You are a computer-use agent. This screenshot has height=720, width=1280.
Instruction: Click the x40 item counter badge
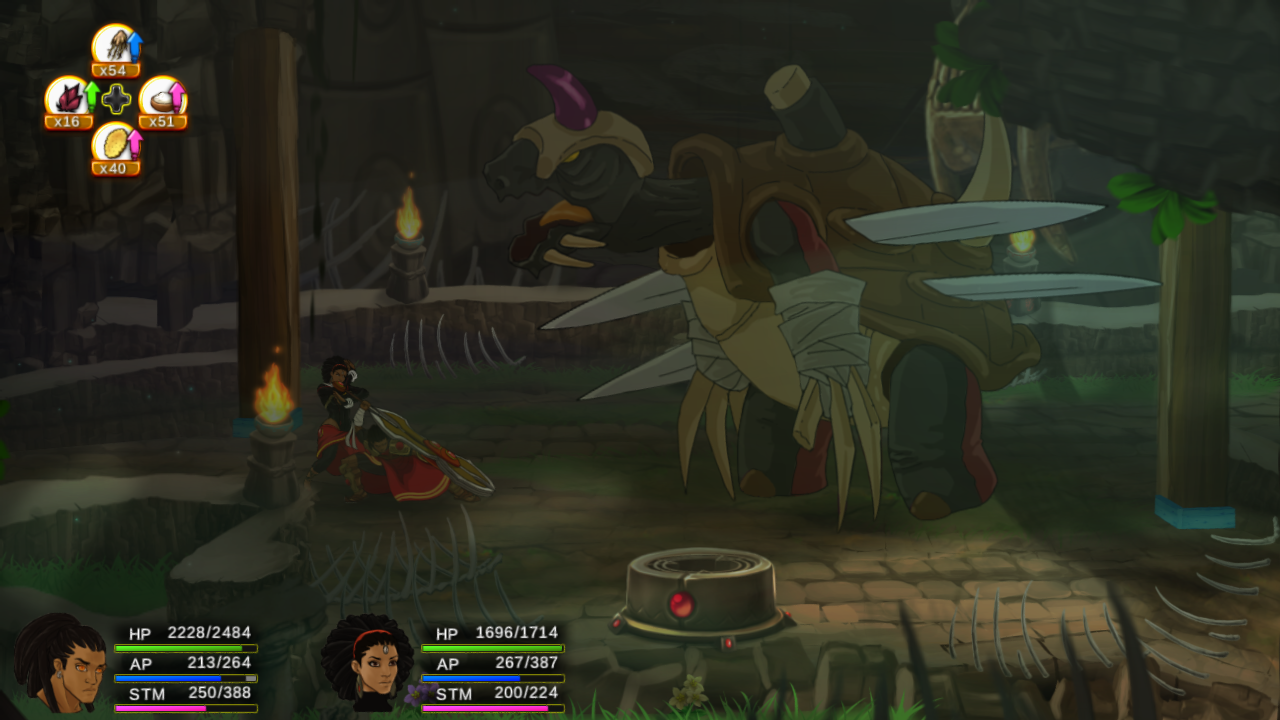(114, 169)
